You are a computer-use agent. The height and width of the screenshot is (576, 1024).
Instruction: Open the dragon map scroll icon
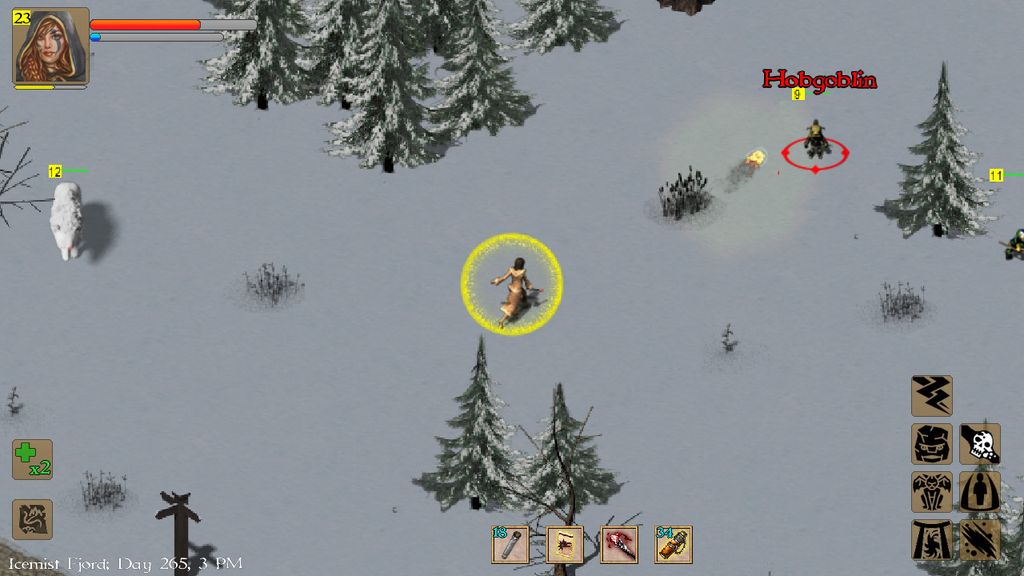pyautogui.click(x=32, y=520)
